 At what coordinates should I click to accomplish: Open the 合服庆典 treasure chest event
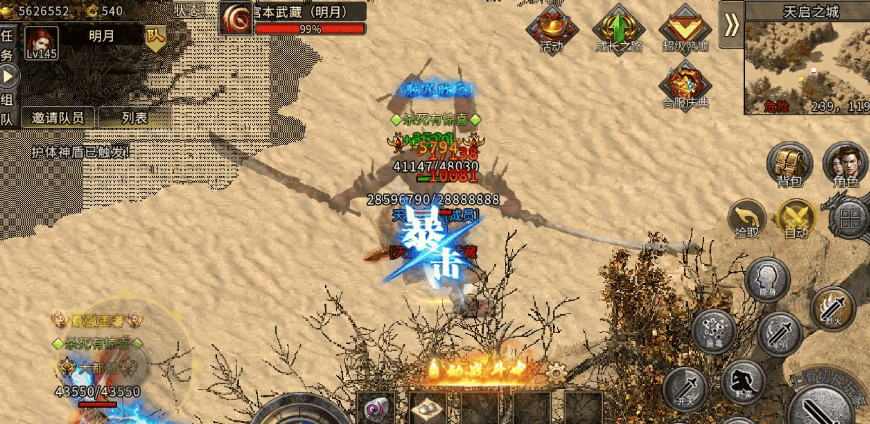click(685, 83)
